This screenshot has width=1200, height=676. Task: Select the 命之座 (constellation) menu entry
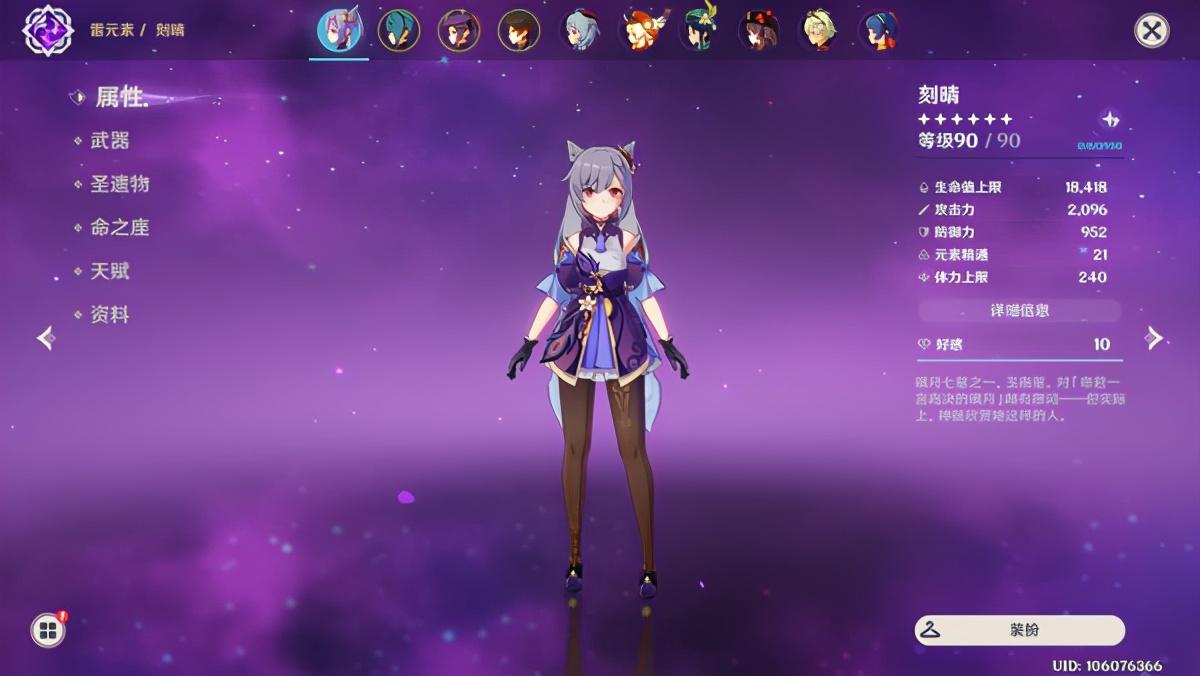tap(119, 228)
